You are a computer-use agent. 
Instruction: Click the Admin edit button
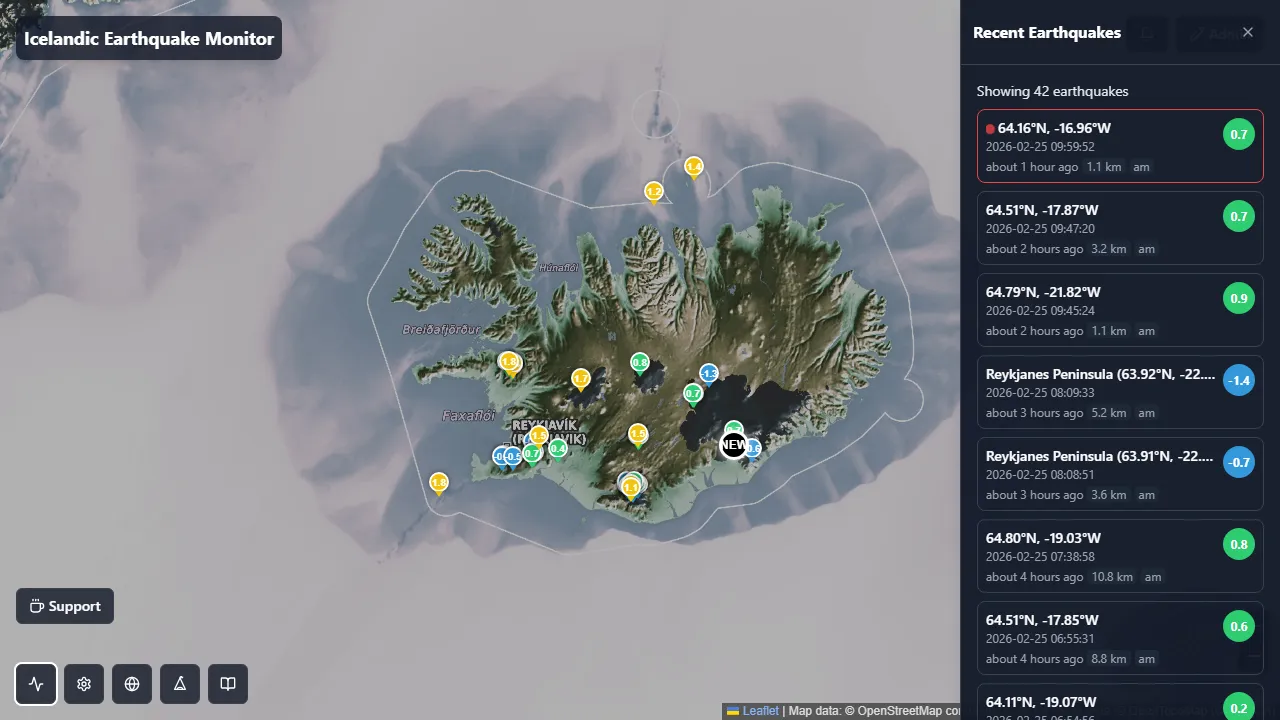pos(1214,33)
